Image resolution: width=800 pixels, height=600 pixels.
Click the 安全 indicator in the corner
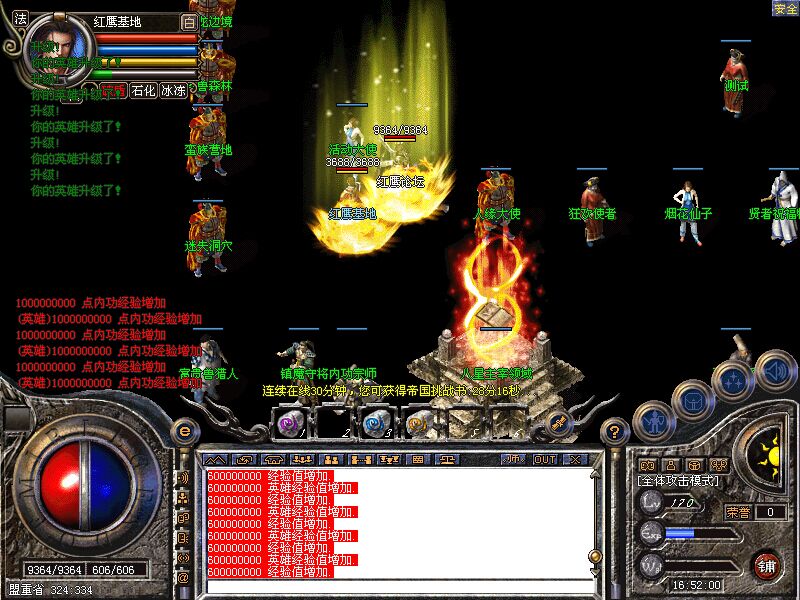click(785, 8)
